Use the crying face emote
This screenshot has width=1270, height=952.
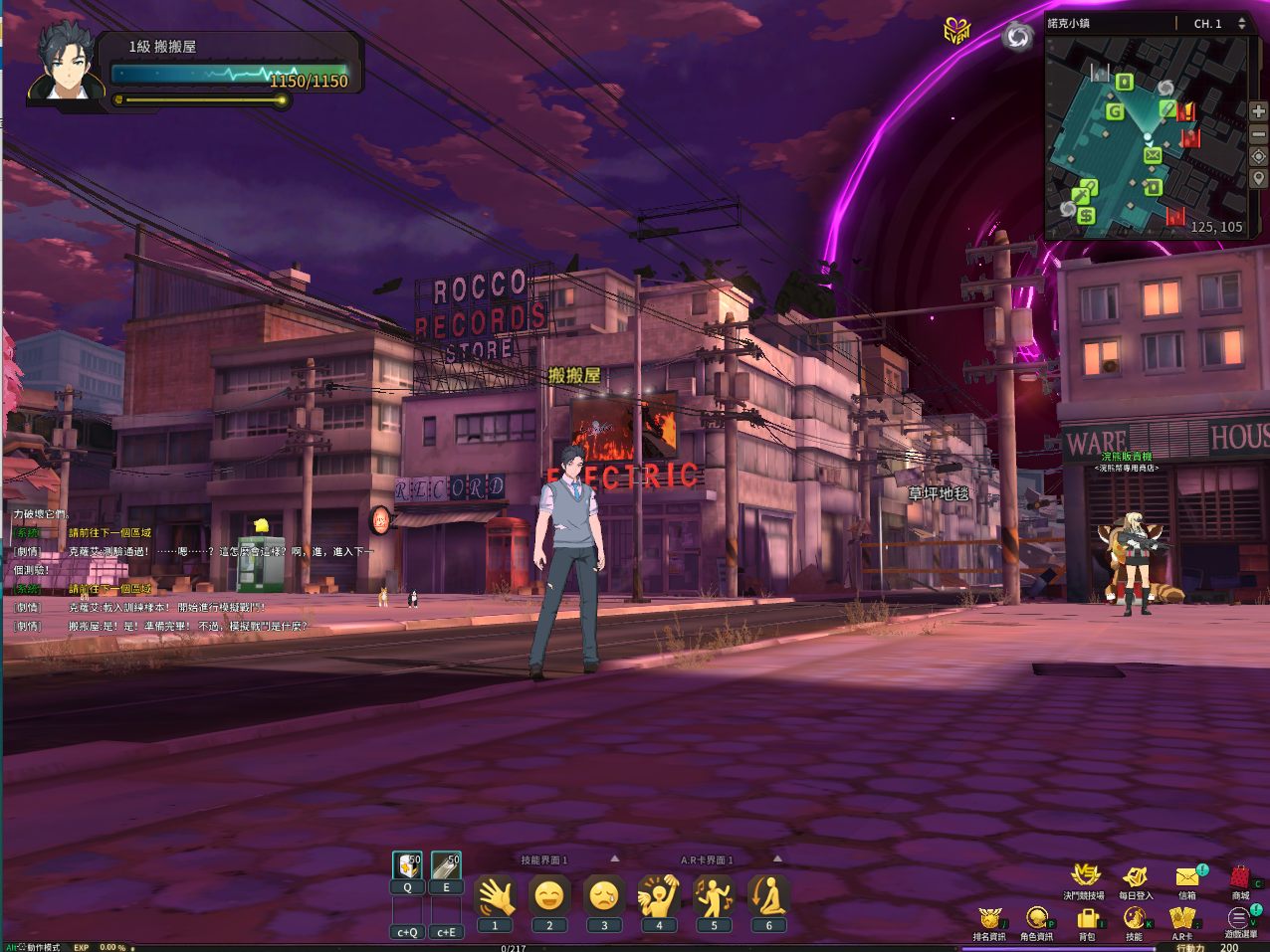(604, 896)
